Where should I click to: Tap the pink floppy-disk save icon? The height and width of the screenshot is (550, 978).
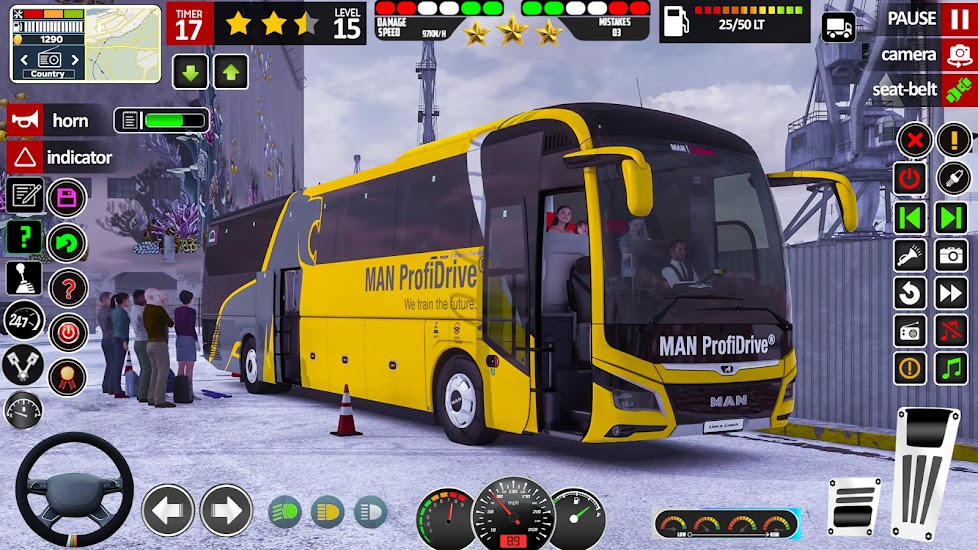67,197
